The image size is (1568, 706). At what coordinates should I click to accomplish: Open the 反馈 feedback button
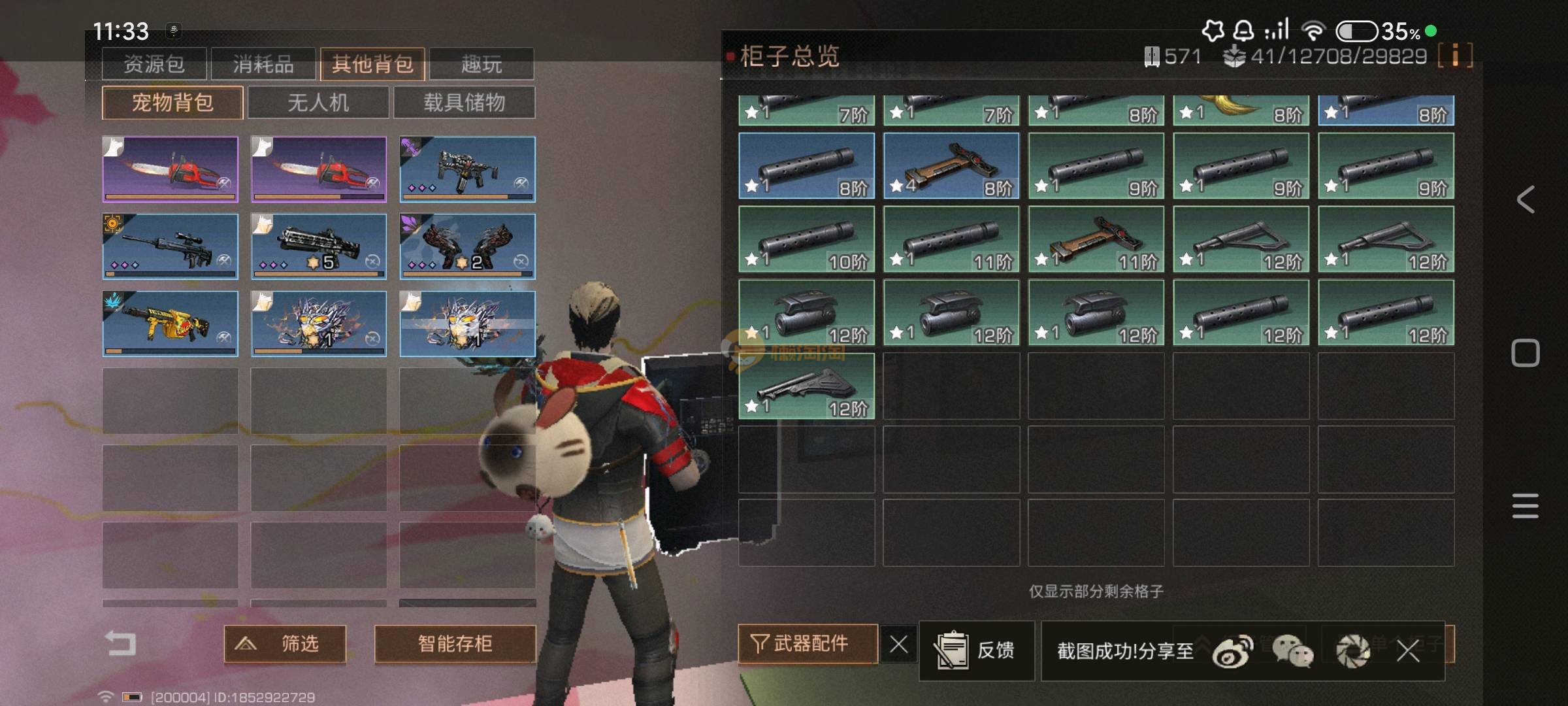click(976, 650)
